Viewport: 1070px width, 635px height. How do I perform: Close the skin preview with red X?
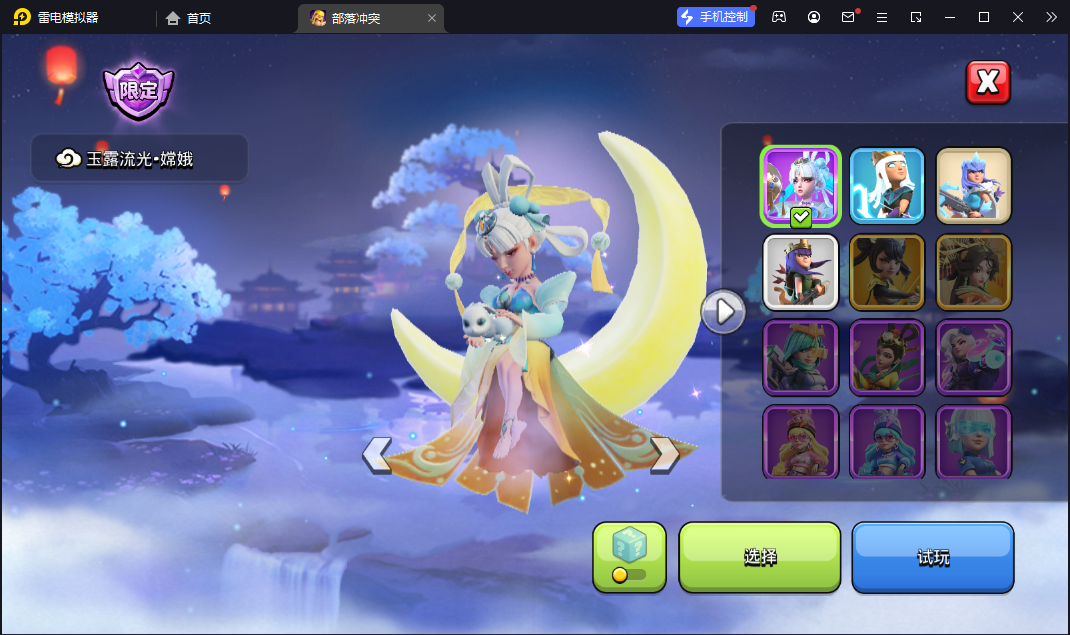pos(988,82)
